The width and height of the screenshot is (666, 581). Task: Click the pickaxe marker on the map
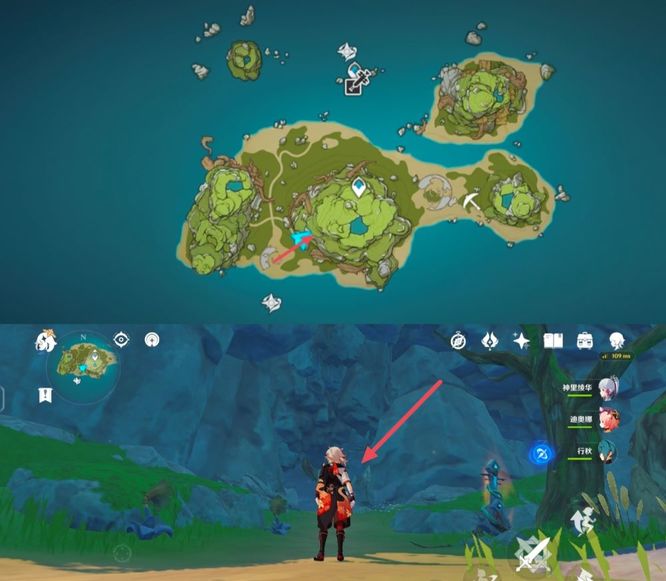pos(474,200)
